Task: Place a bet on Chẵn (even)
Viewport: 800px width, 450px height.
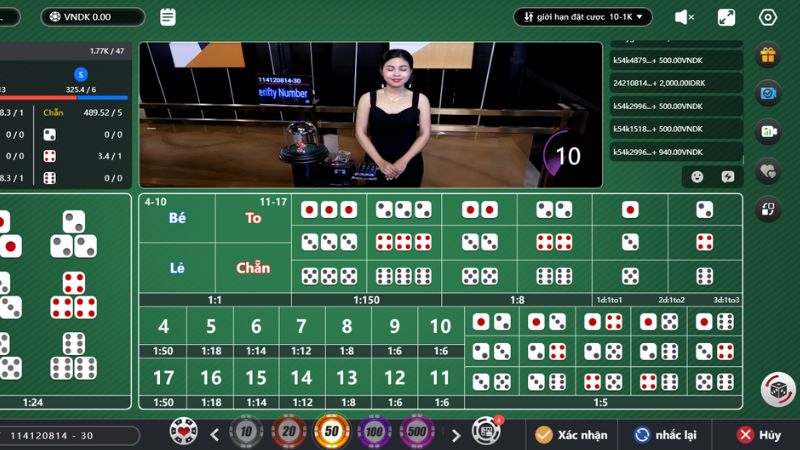Action: click(253, 267)
